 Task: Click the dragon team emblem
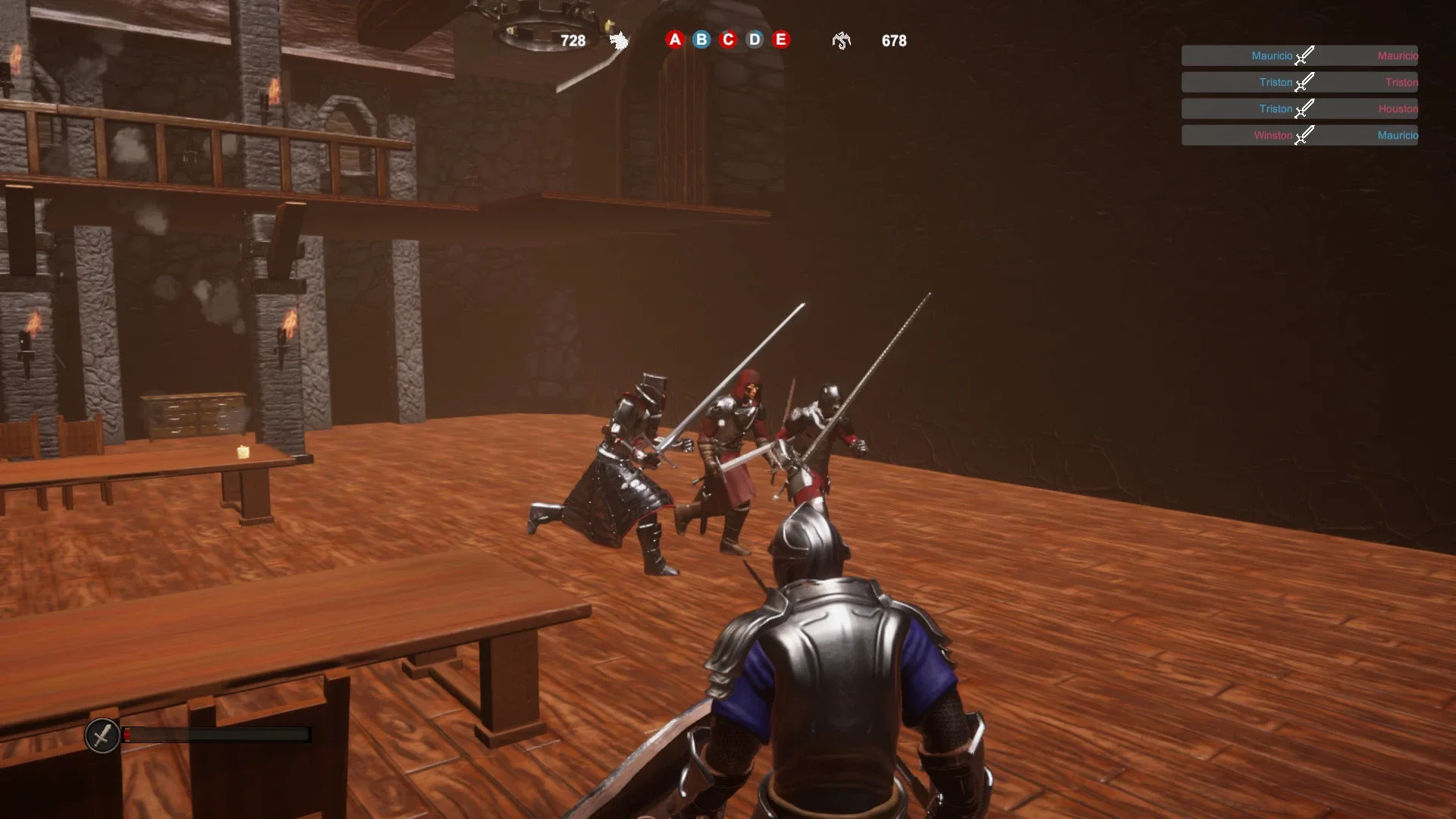coord(840,42)
